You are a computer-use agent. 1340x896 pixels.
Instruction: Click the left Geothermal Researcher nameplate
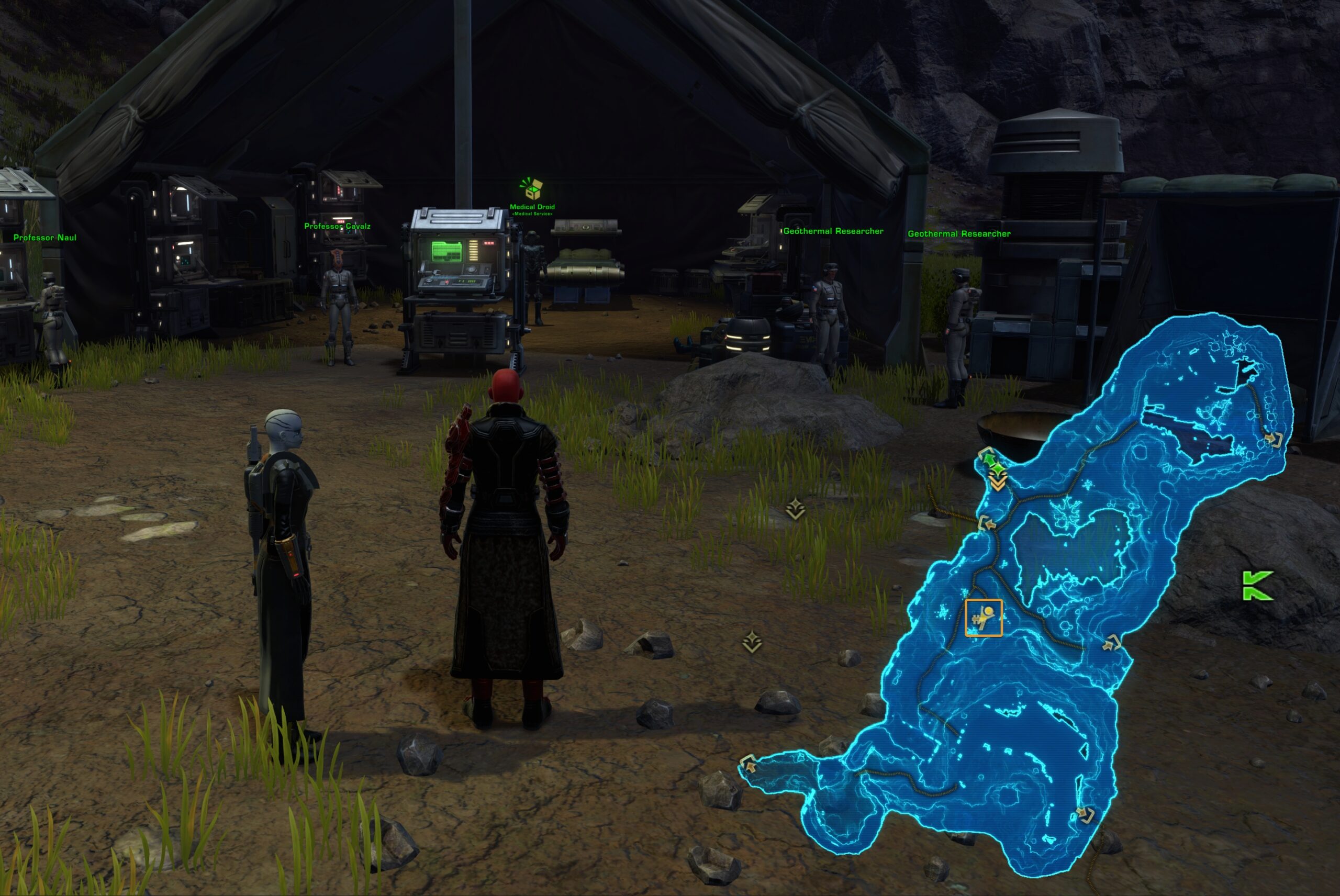pos(833,231)
